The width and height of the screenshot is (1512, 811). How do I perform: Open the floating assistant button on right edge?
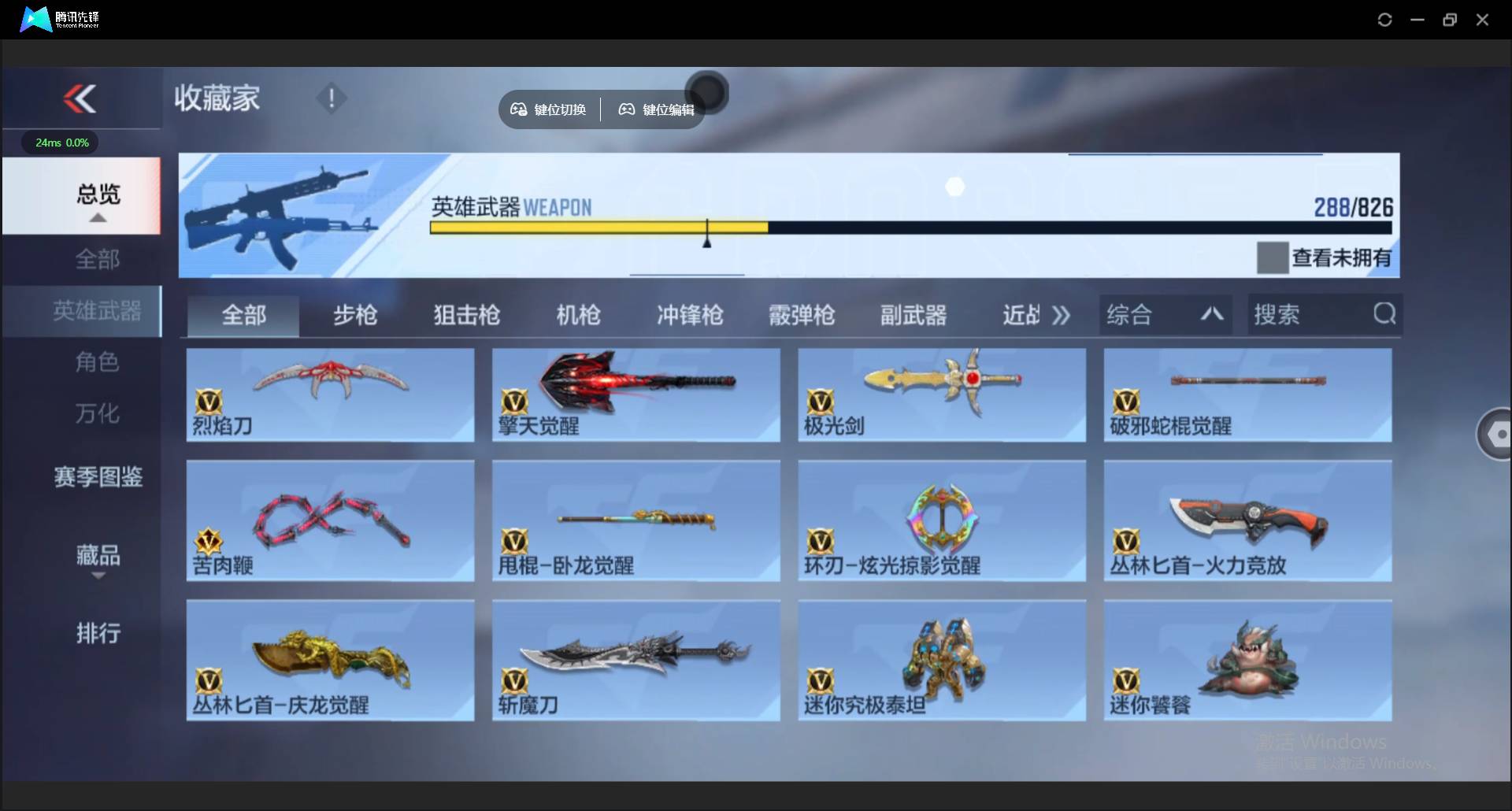(1499, 434)
